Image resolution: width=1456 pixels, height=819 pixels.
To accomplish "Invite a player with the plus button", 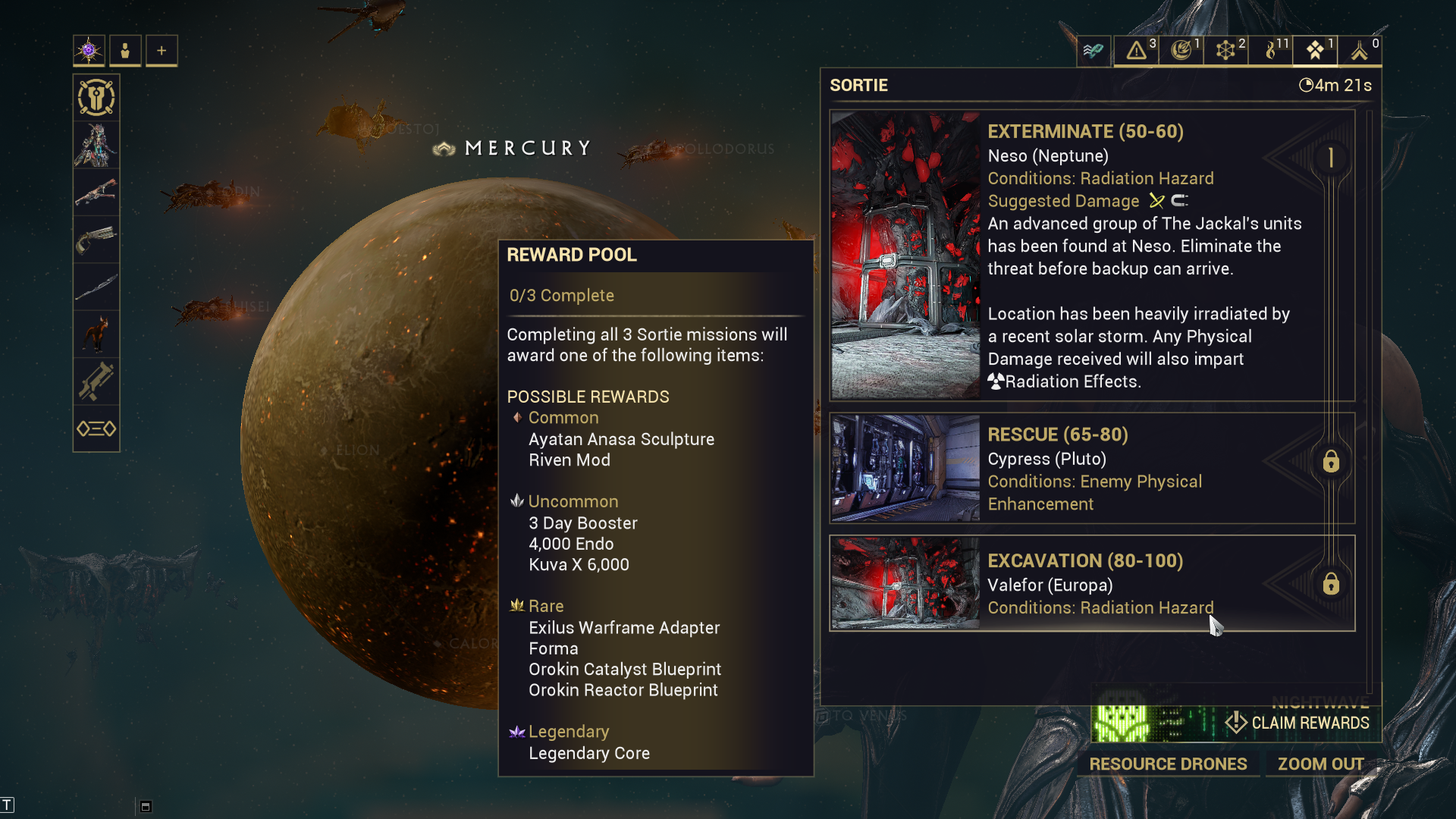I will 162,51.
